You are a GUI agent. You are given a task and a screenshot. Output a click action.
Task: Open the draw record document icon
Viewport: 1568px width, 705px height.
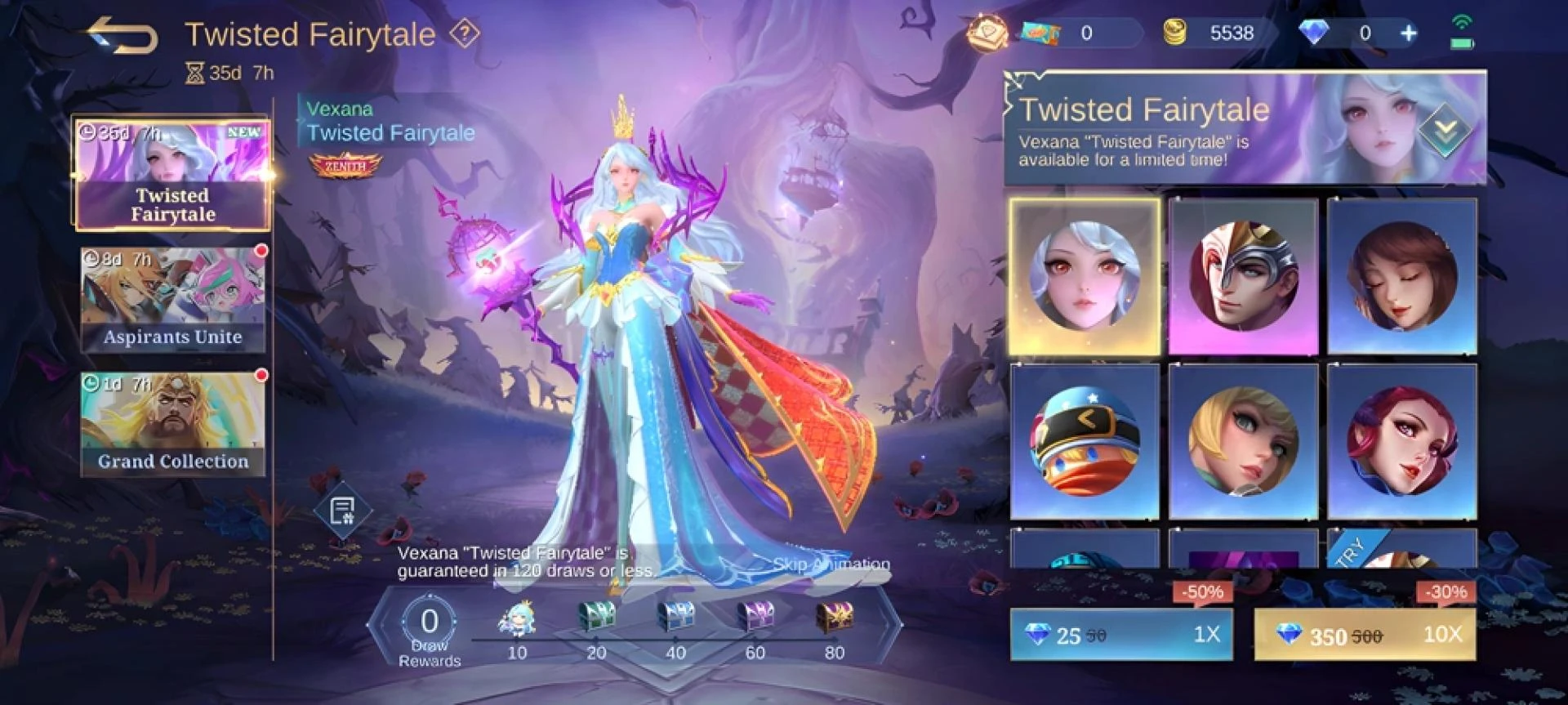342,511
